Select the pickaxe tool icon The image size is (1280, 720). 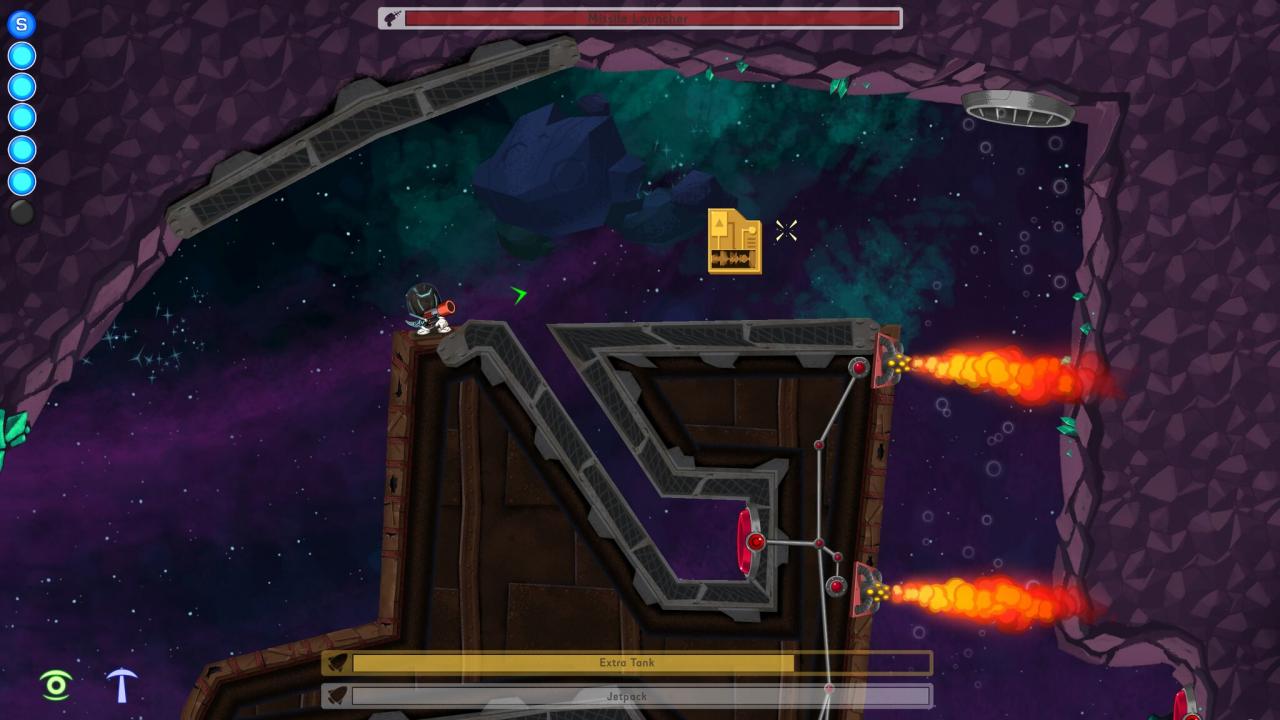tap(122, 684)
